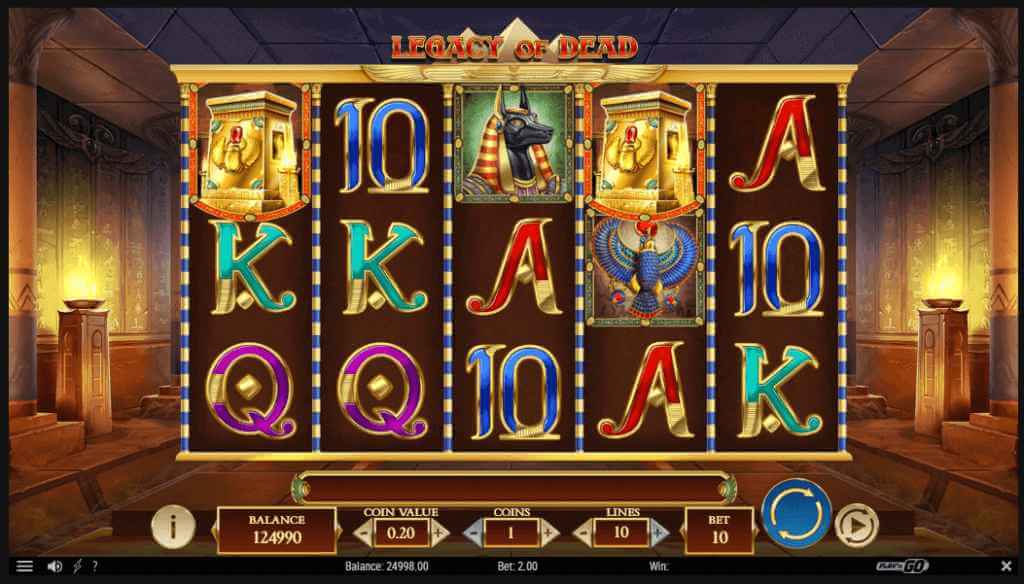Increase the number of lines
The height and width of the screenshot is (584, 1024).
(x=659, y=533)
